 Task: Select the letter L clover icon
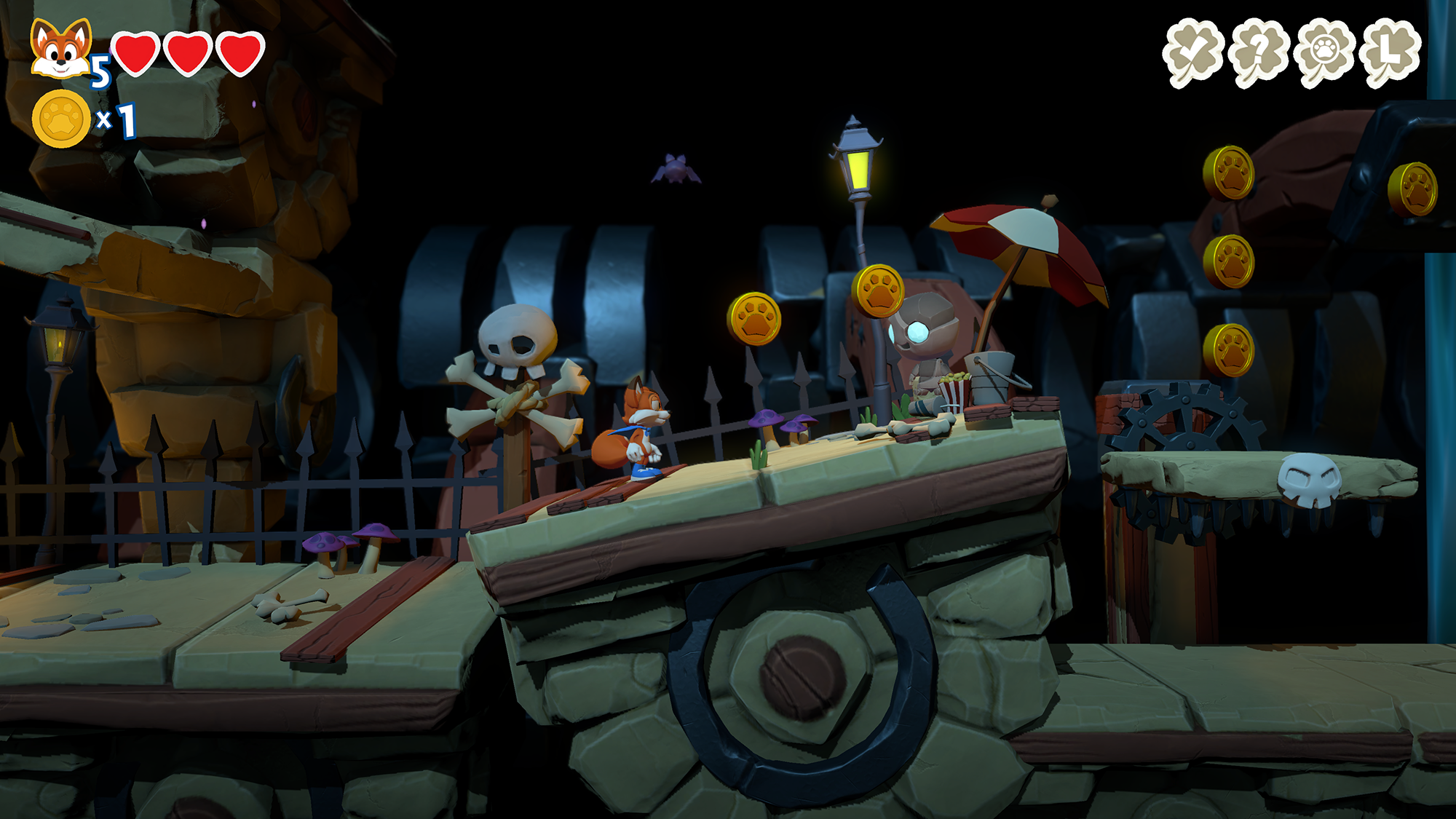point(1390,51)
